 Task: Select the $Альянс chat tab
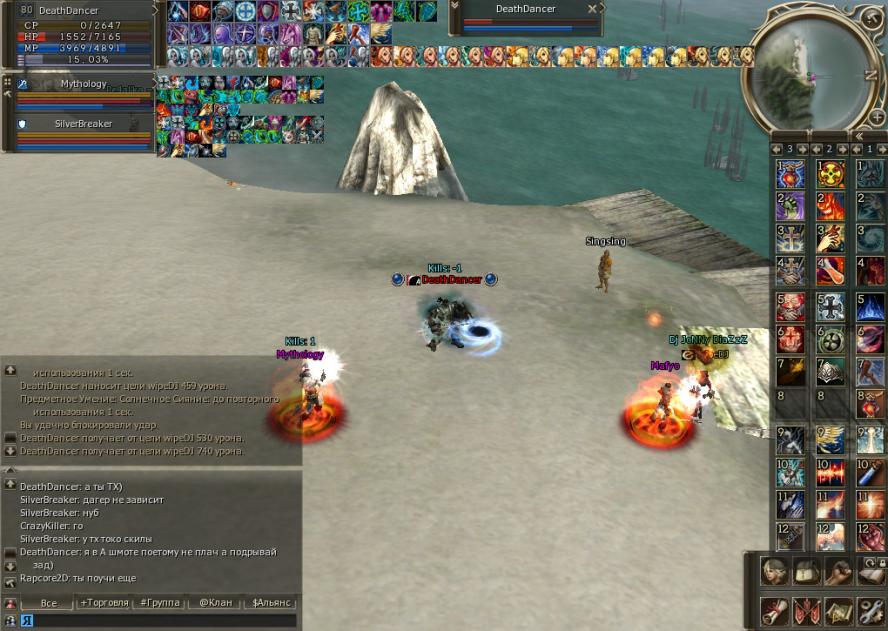click(x=271, y=603)
